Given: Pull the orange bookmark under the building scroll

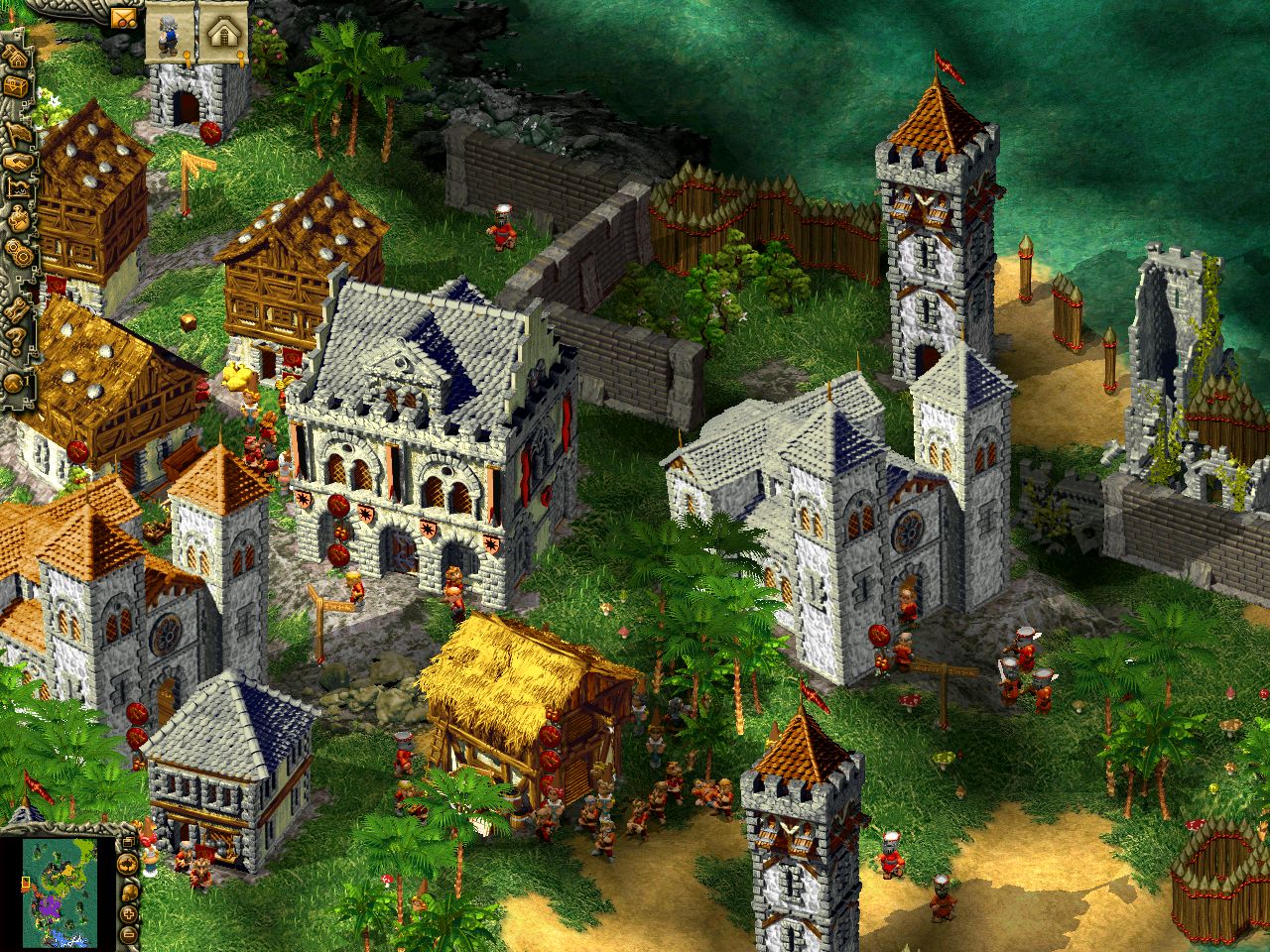Looking at the screenshot, I should click(x=240, y=58).
